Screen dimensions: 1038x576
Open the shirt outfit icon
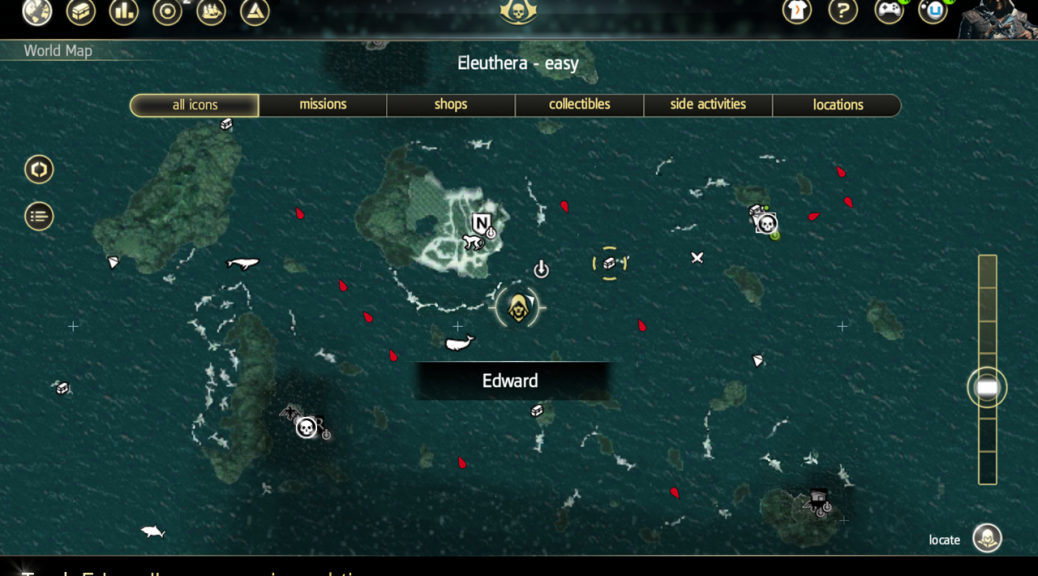coord(797,11)
